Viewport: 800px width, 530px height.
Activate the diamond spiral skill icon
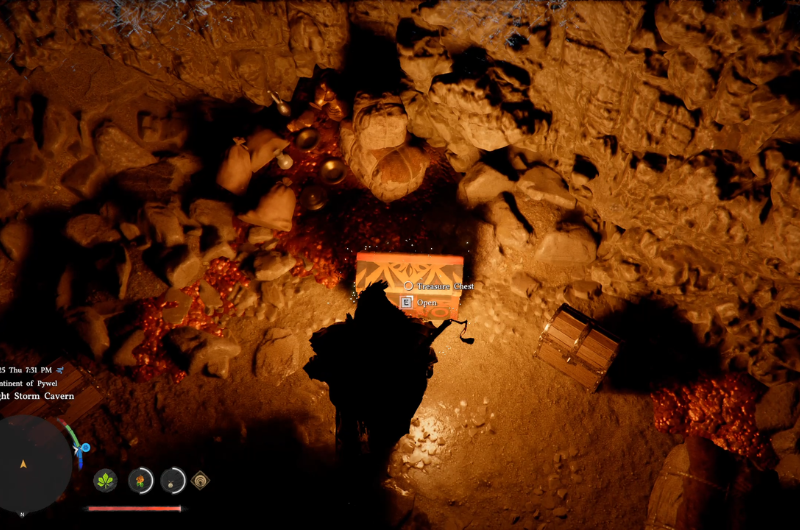(x=201, y=481)
